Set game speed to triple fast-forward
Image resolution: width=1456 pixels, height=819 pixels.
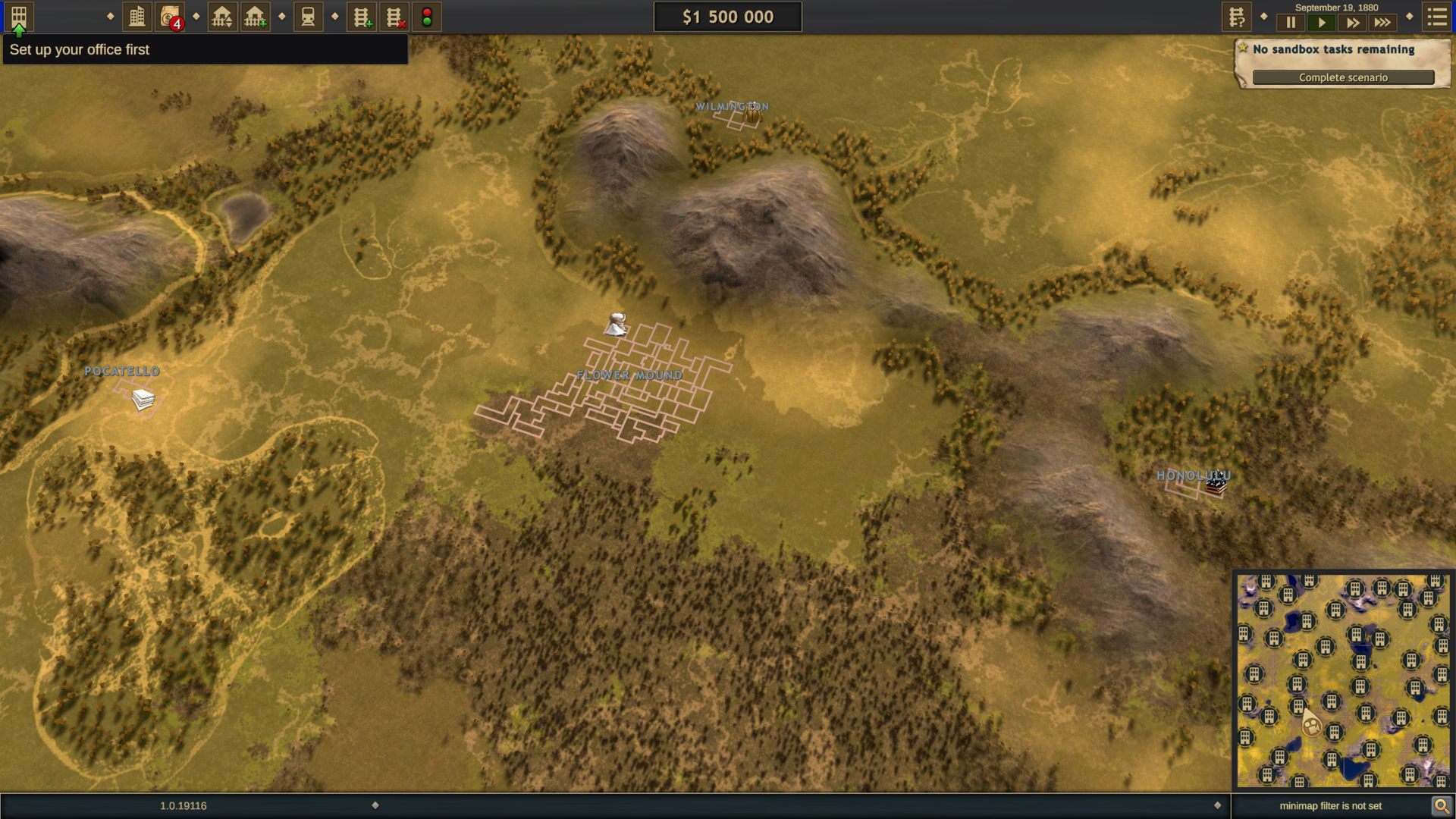[1382, 23]
